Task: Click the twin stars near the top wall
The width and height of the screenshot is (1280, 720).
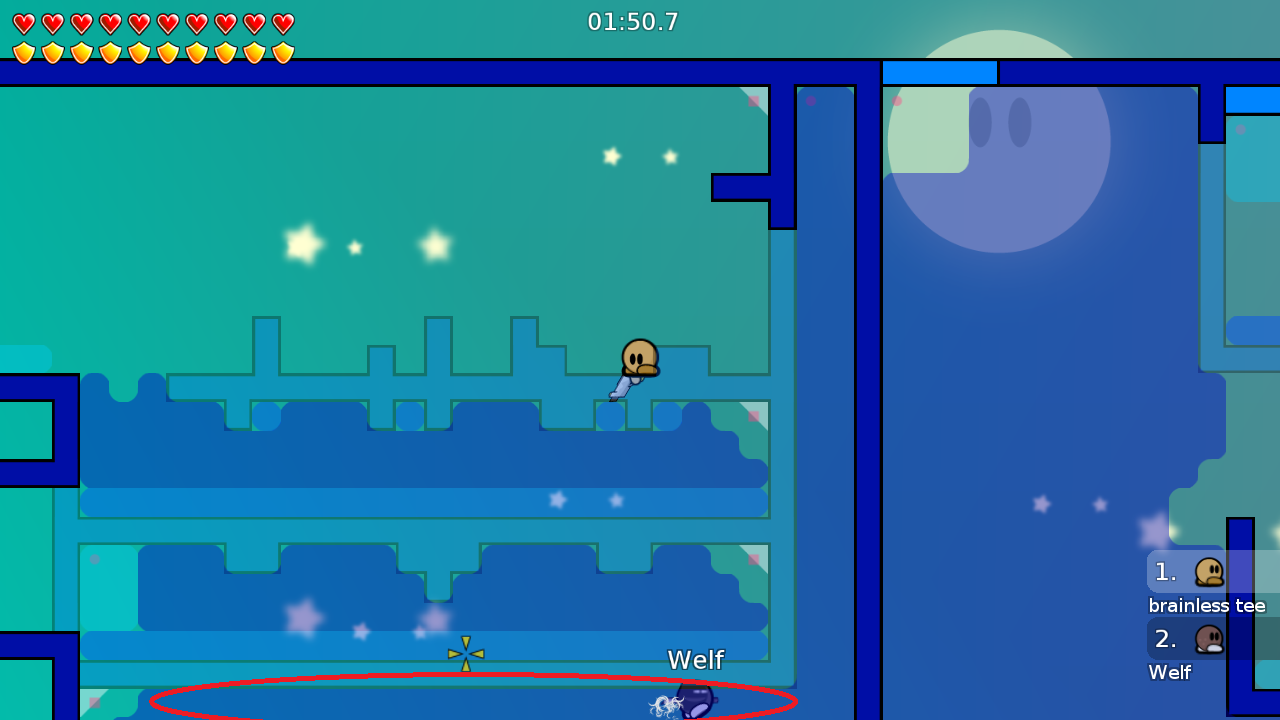Action: [638, 157]
